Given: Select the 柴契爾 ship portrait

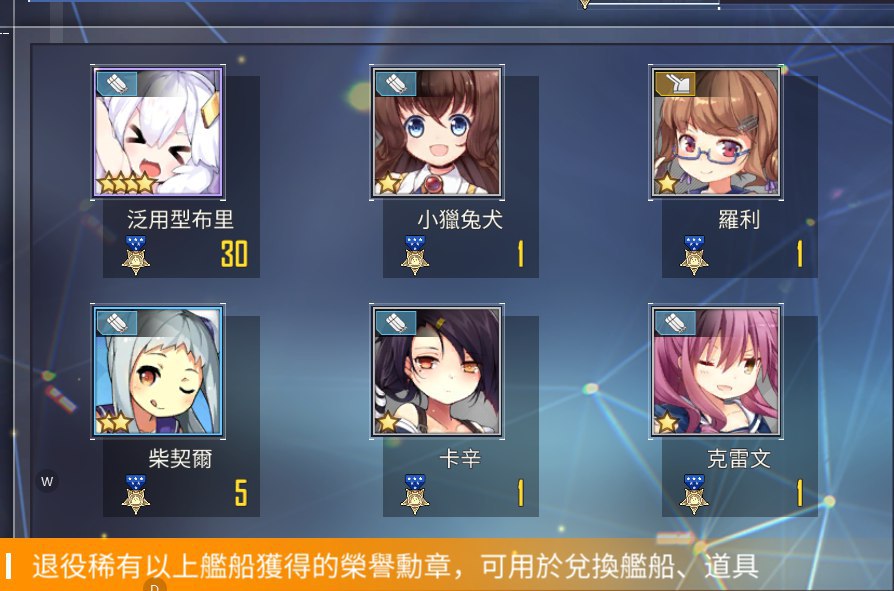Looking at the screenshot, I should [159, 372].
